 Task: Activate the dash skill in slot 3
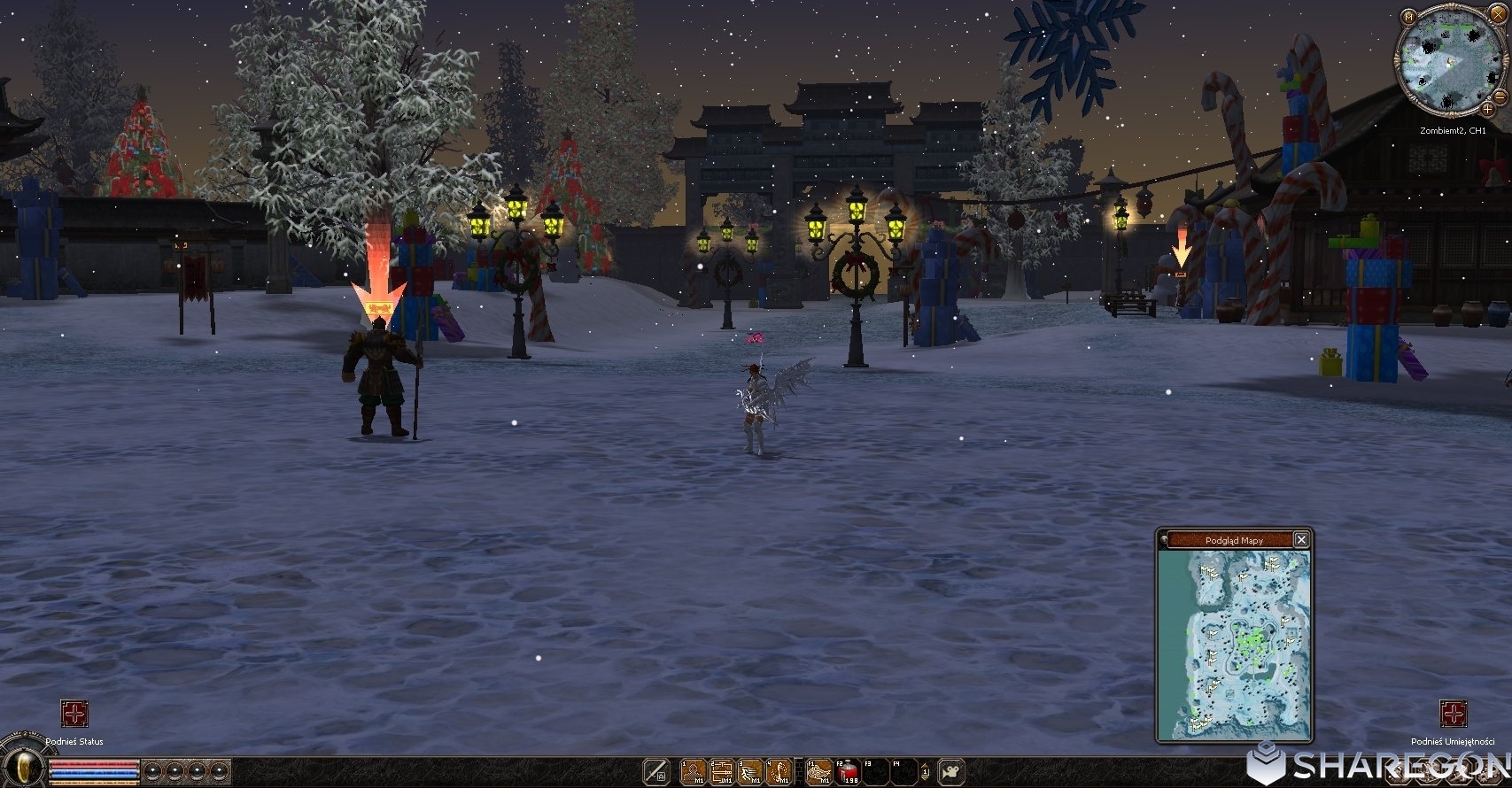751,771
